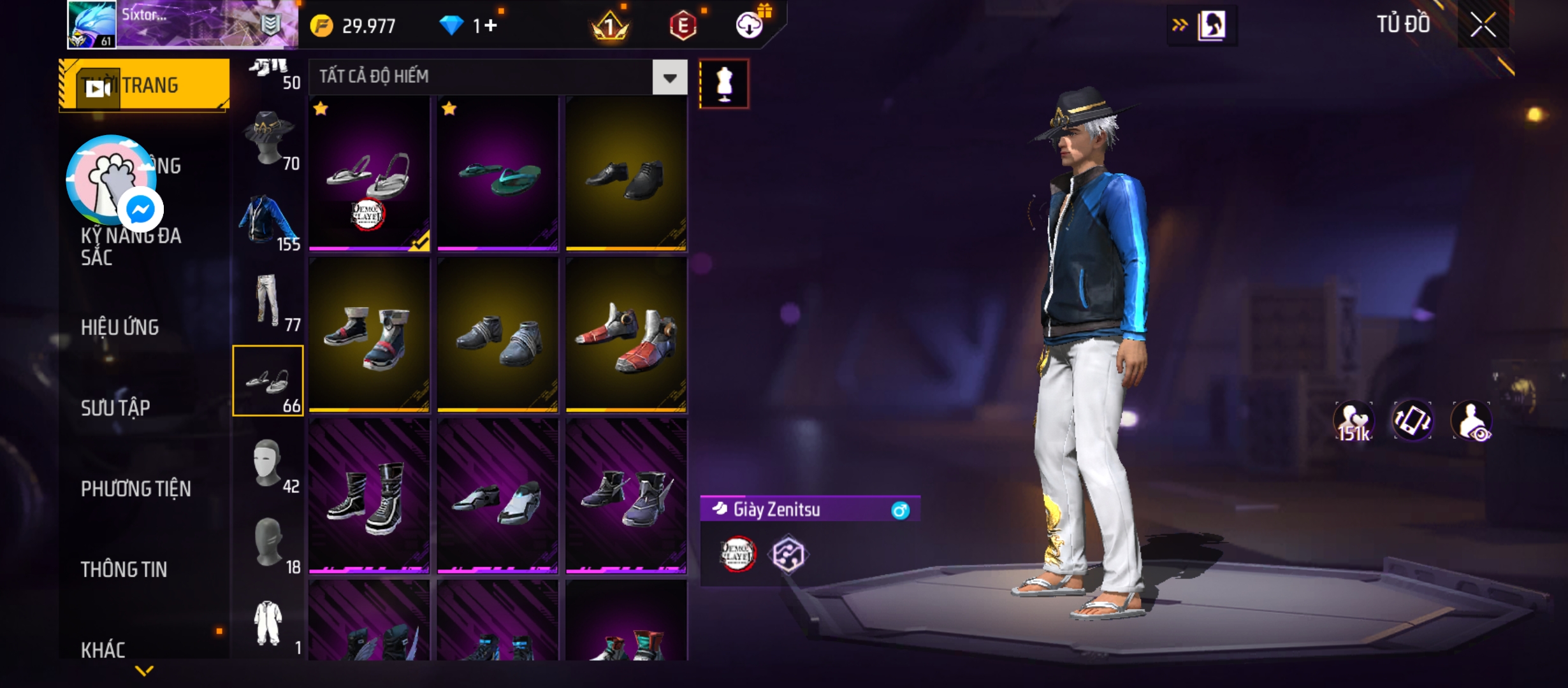
Task: Pick the black dress shoes
Action: click(x=626, y=173)
